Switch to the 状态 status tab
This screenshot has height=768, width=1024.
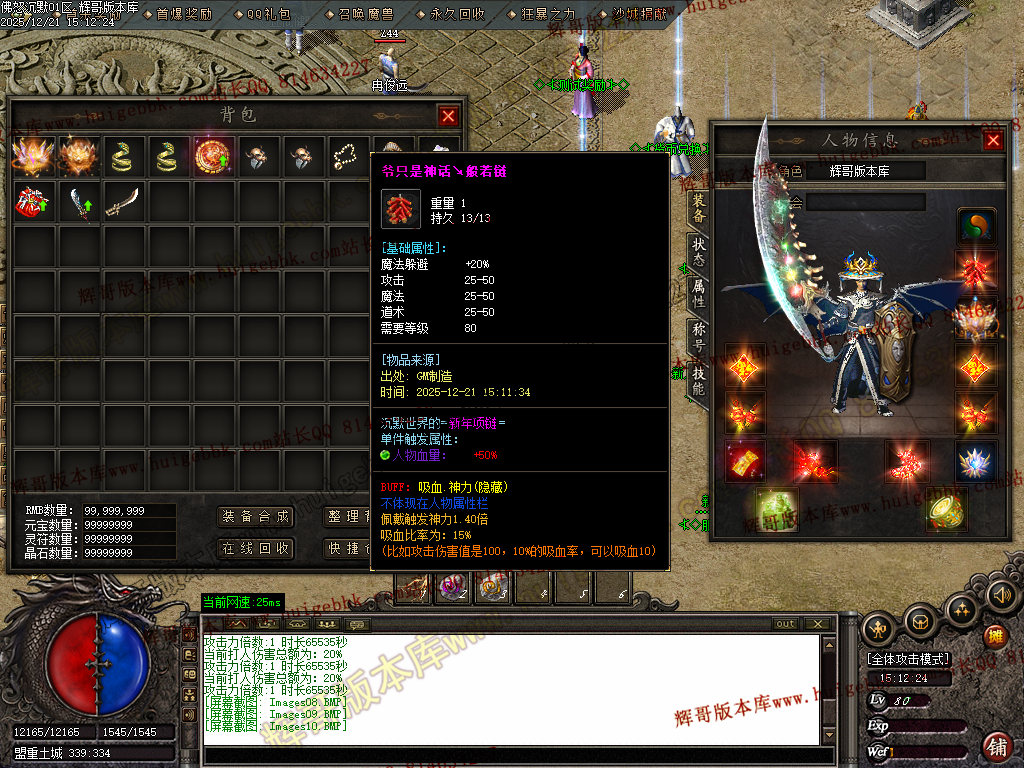tap(698, 250)
